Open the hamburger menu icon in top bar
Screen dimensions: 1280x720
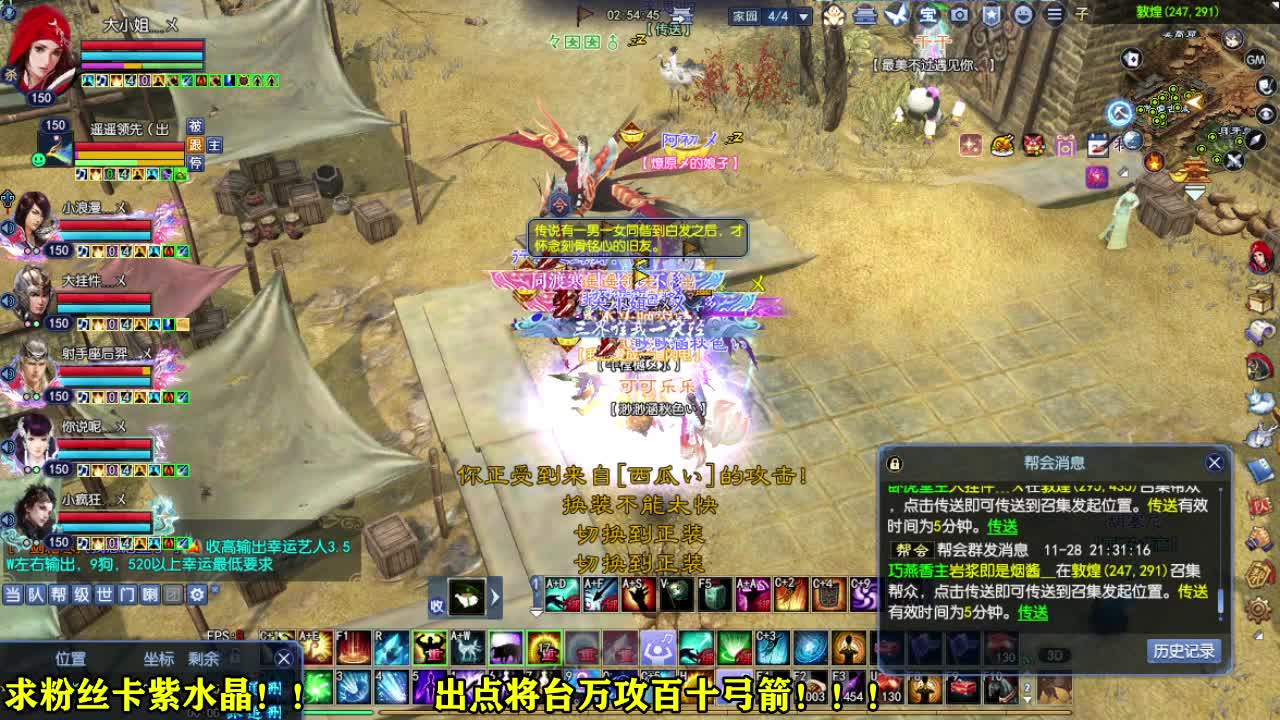[1055, 14]
